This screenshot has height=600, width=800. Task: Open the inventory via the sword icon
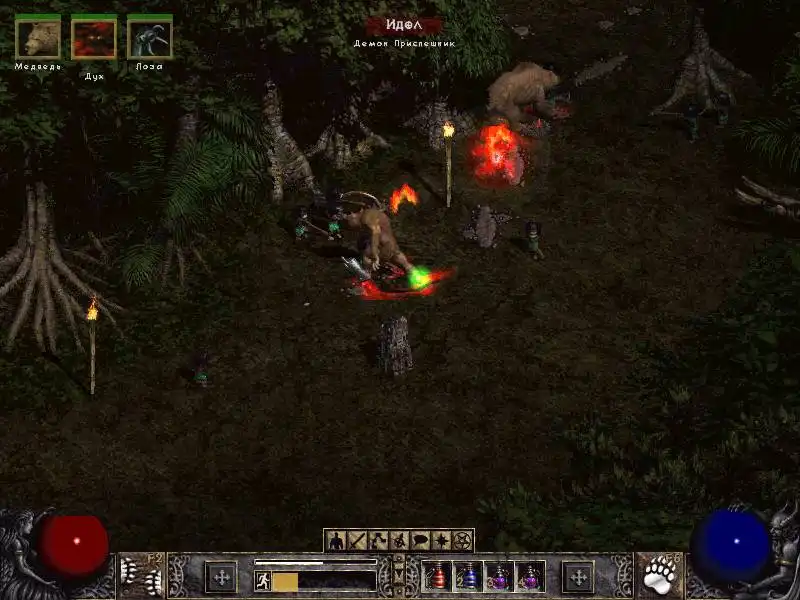[356, 541]
